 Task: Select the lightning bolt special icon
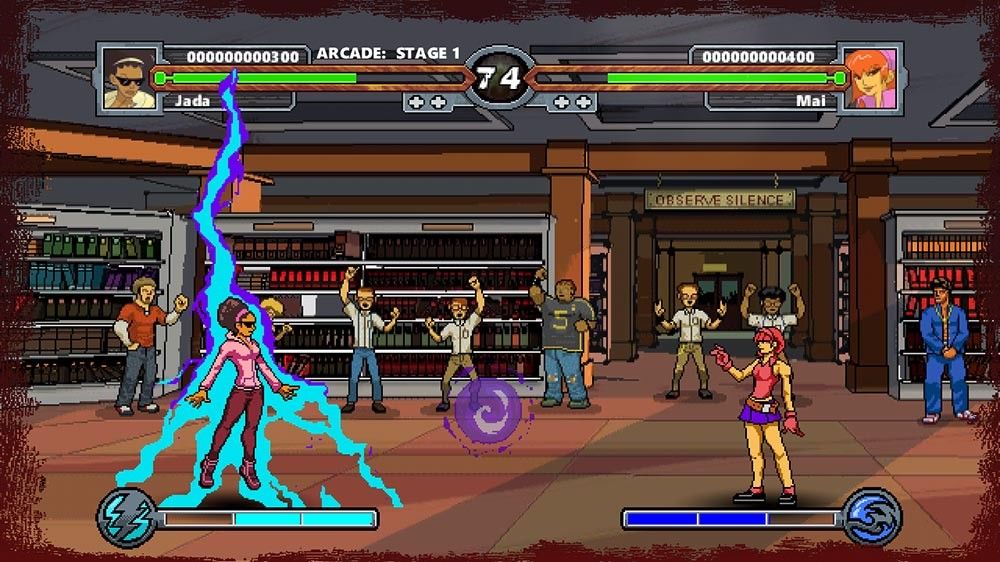125,515
